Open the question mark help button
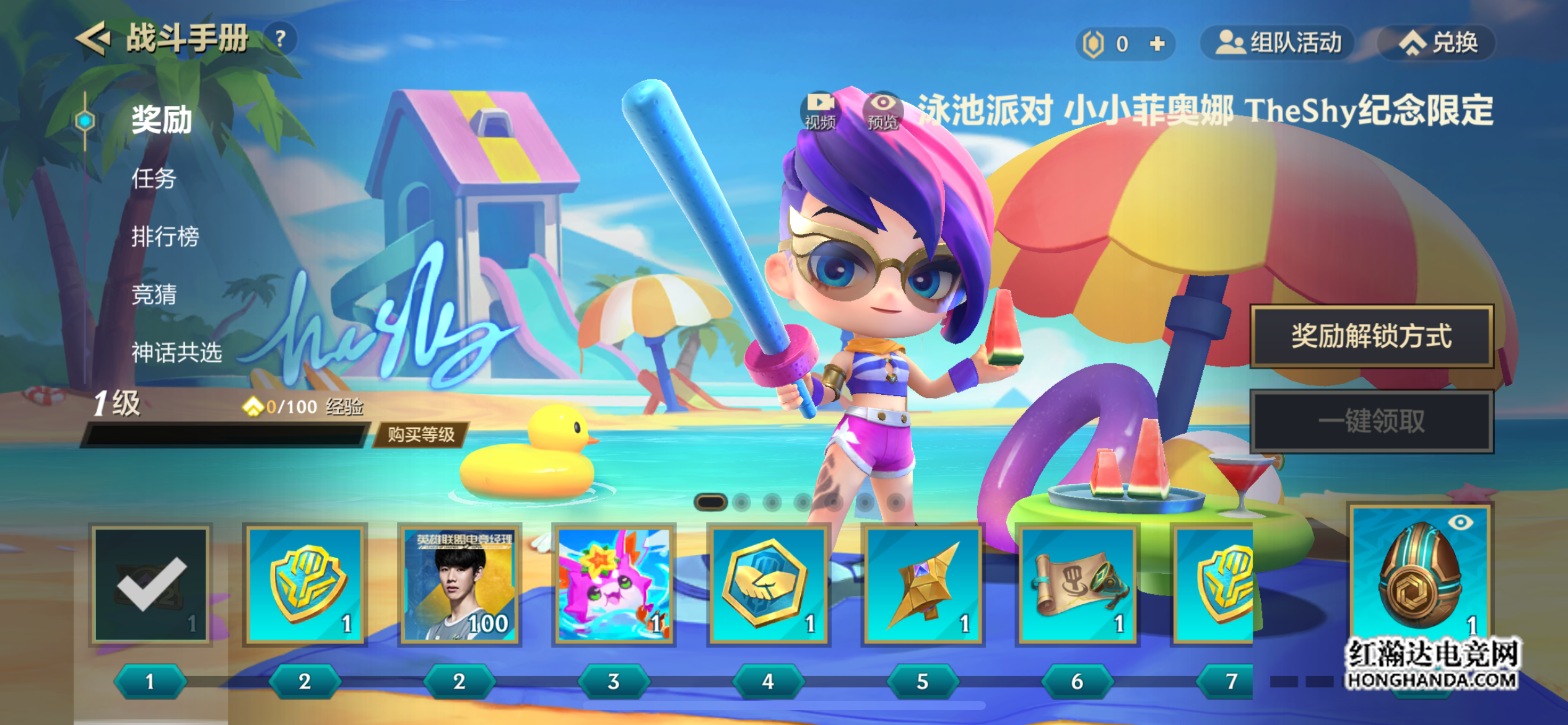Screen dimensions: 1568x725 pyautogui.click(x=281, y=39)
